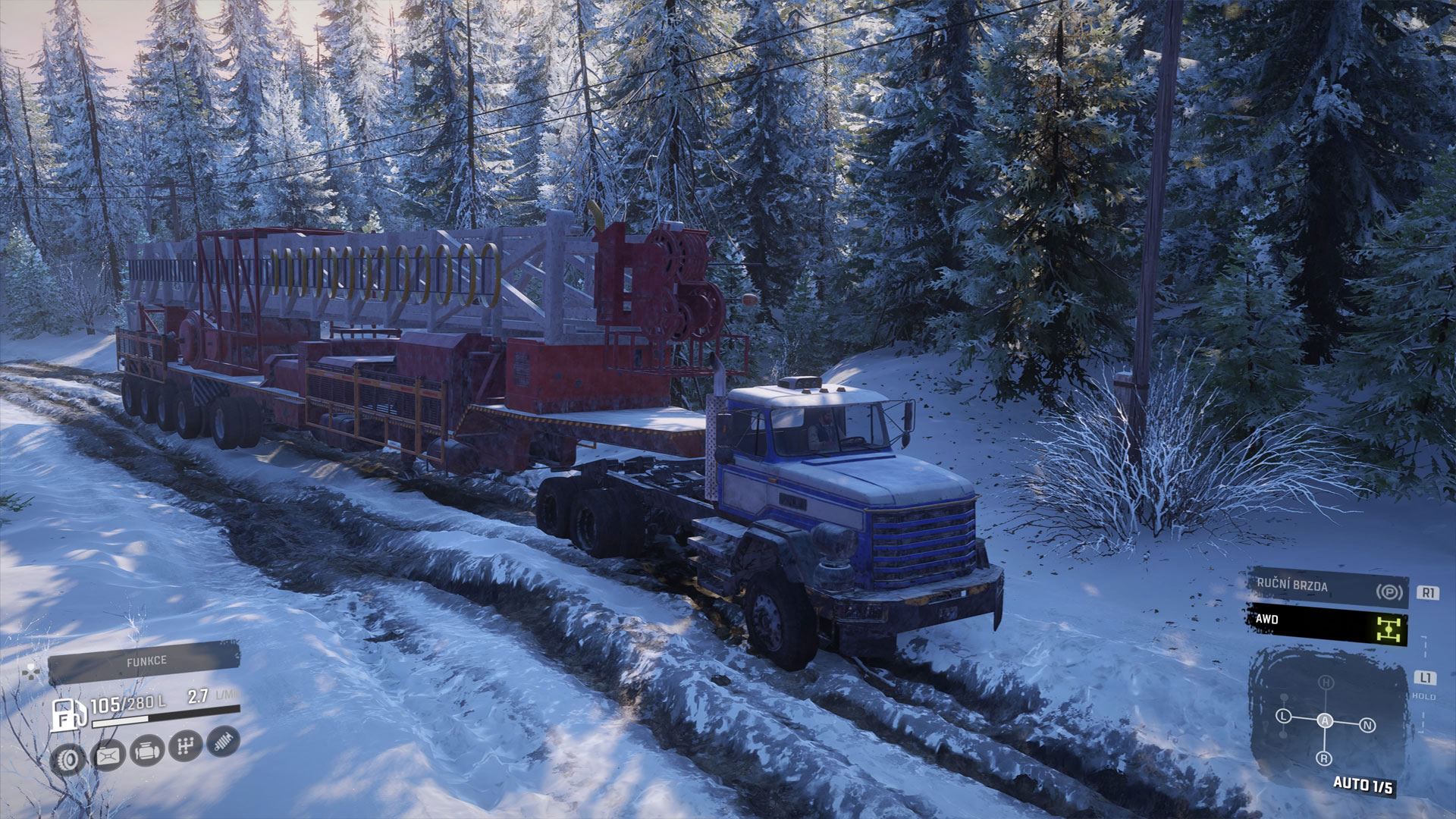Toggle AWD all-wheel drive
The width and height of the screenshot is (1456, 819).
click(x=1328, y=626)
